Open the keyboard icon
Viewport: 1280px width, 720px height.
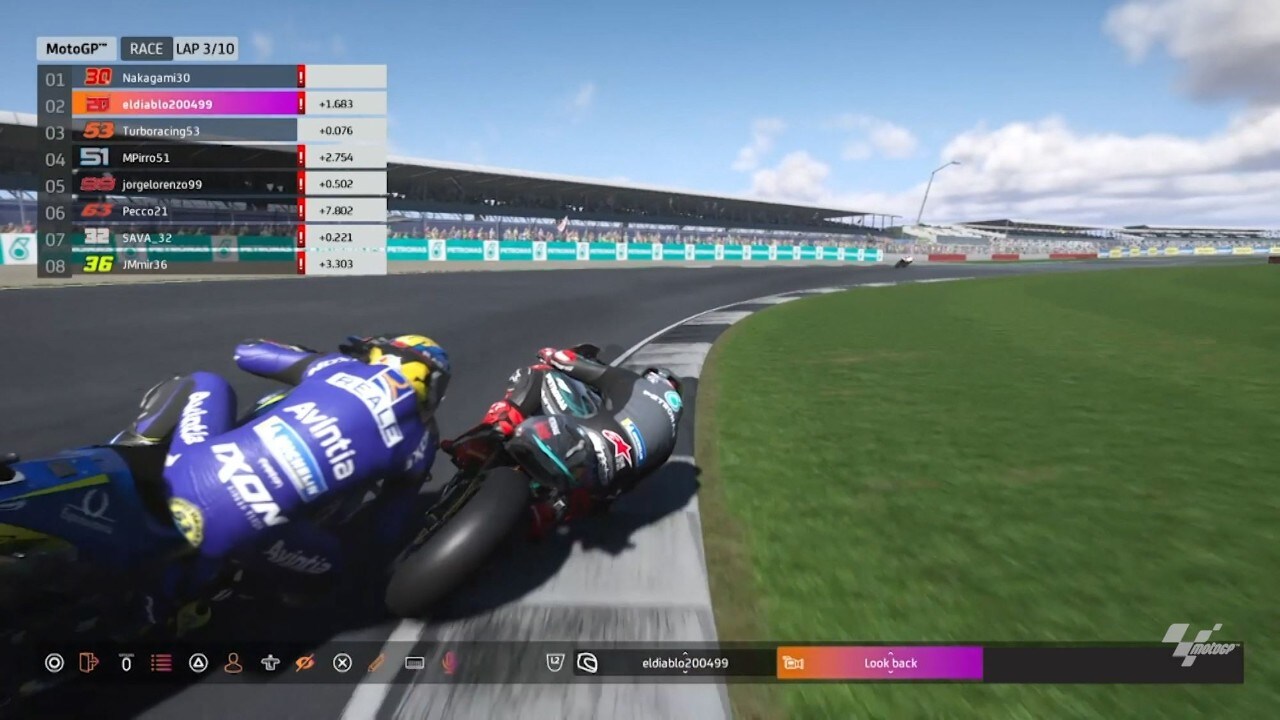pos(414,662)
